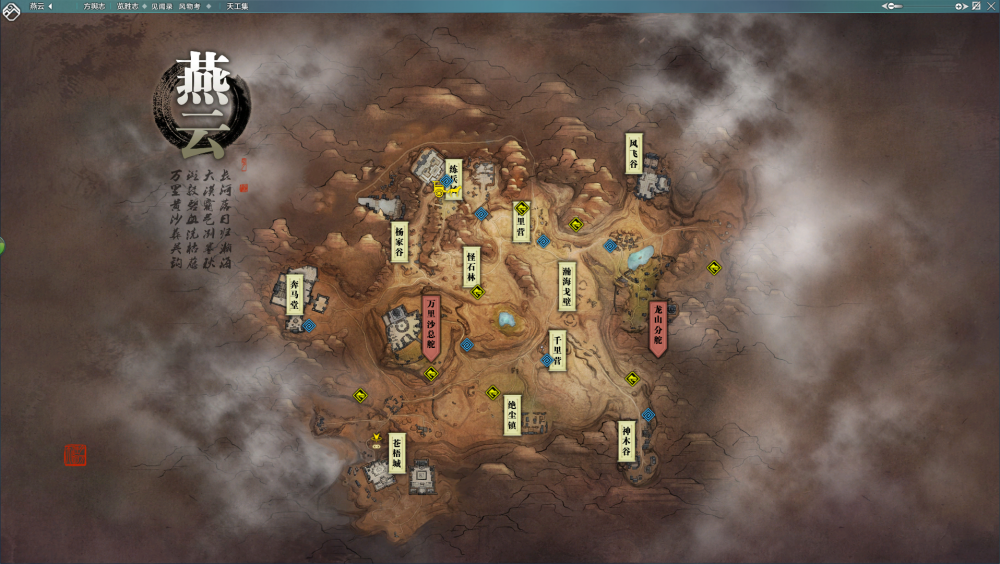The height and width of the screenshot is (564, 1000).
Task: Switch to the 览胜志 tab
Action: click(128, 6)
